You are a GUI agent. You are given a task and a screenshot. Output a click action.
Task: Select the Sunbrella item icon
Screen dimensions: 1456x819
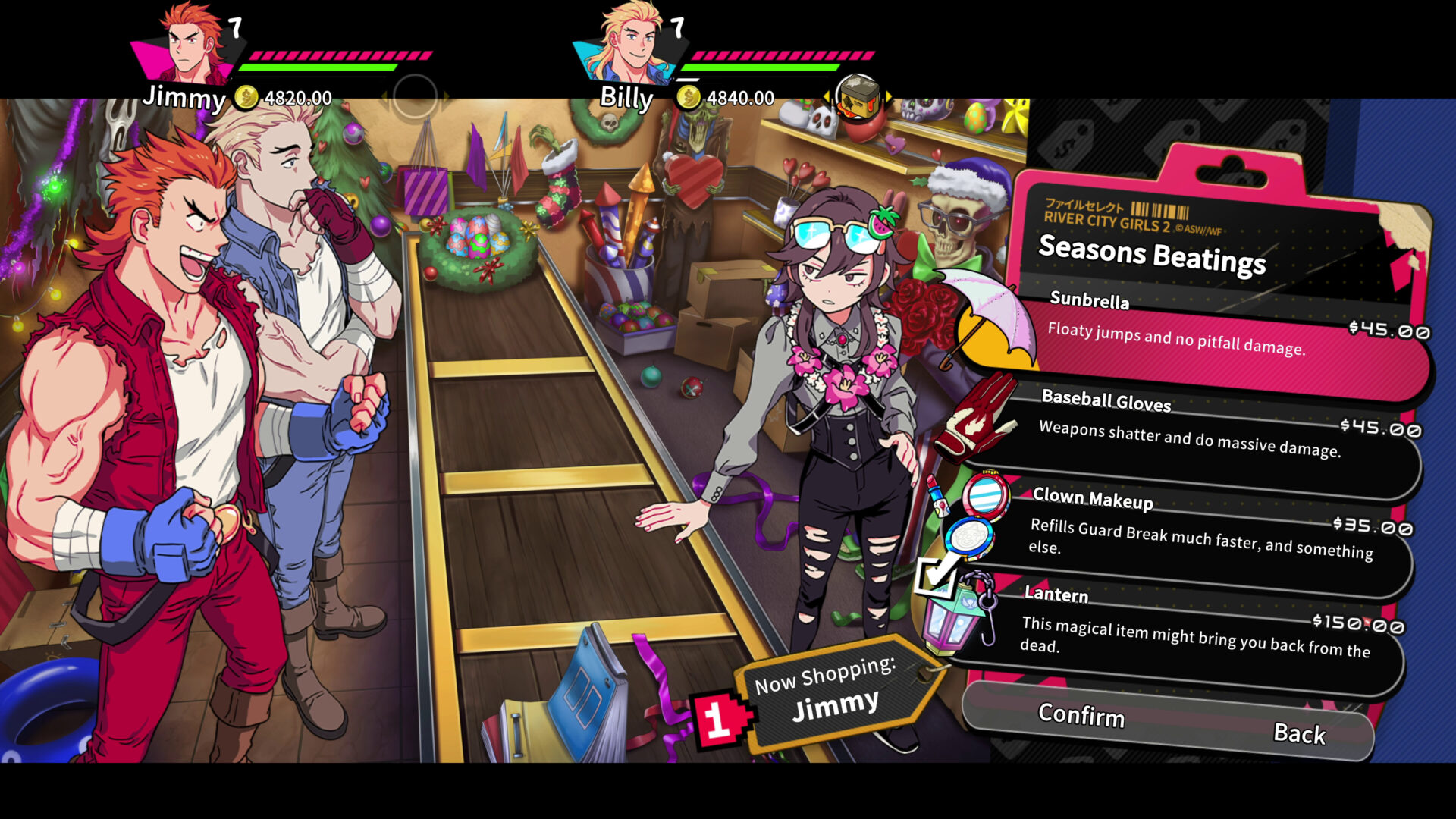pos(993,326)
